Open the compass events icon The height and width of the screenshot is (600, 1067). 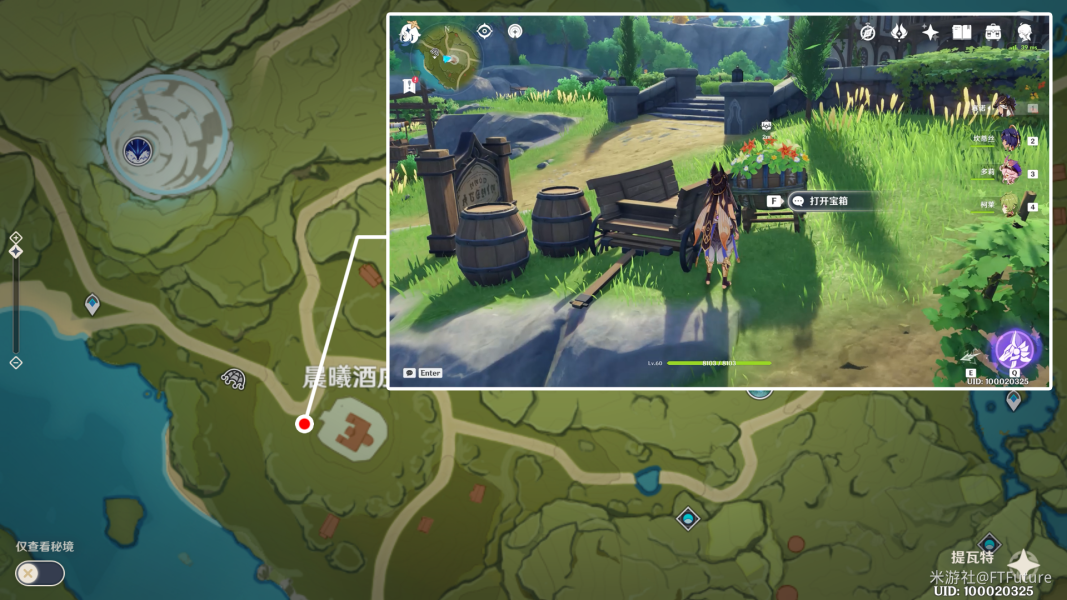tap(868, 33)
